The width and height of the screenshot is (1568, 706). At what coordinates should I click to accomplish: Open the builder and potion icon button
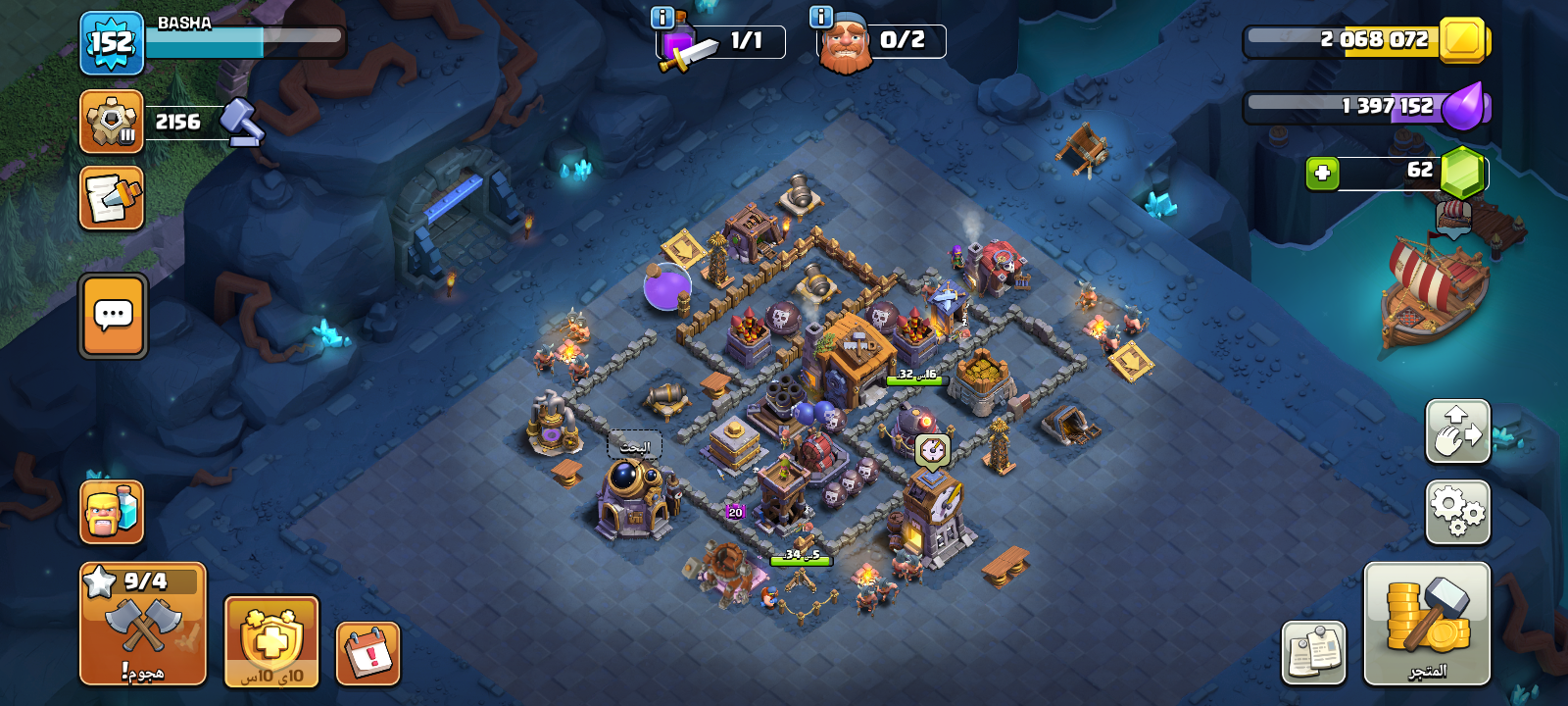112,511
